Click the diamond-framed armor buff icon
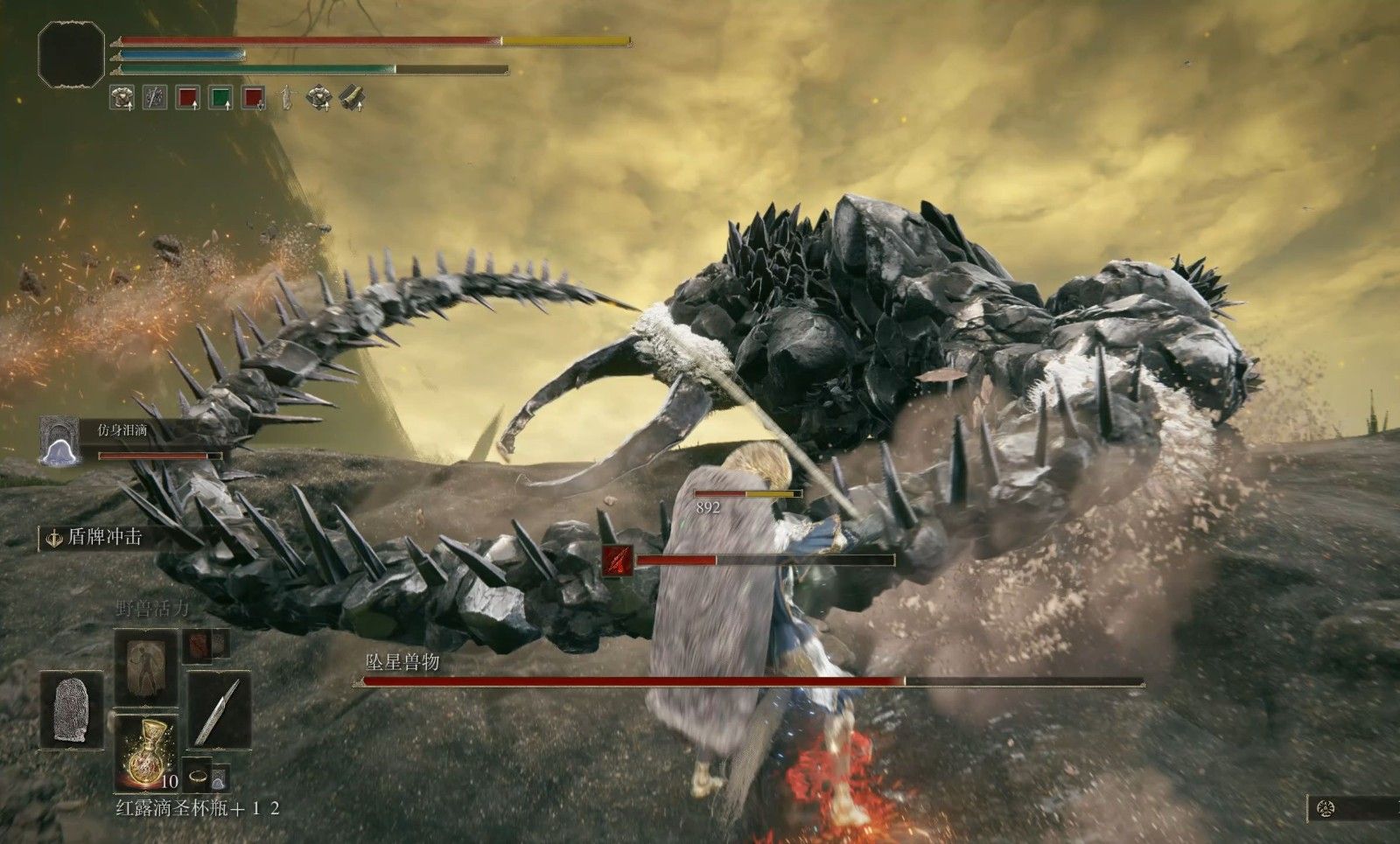 tap(318, 97)
